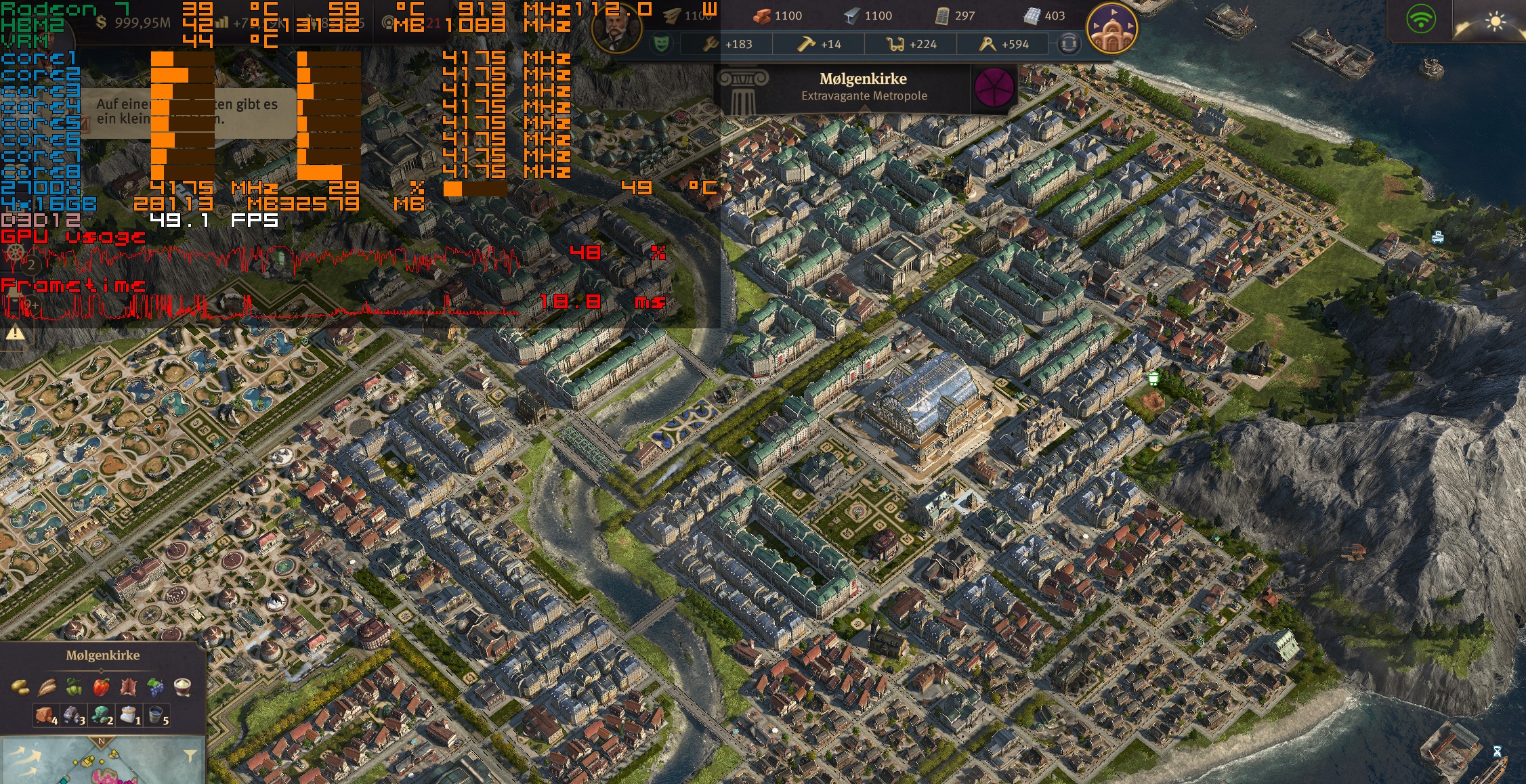This screenshot has width=1526, height=784.
Task: Click the N compass marker above the minimap
Action: [102, 741]
